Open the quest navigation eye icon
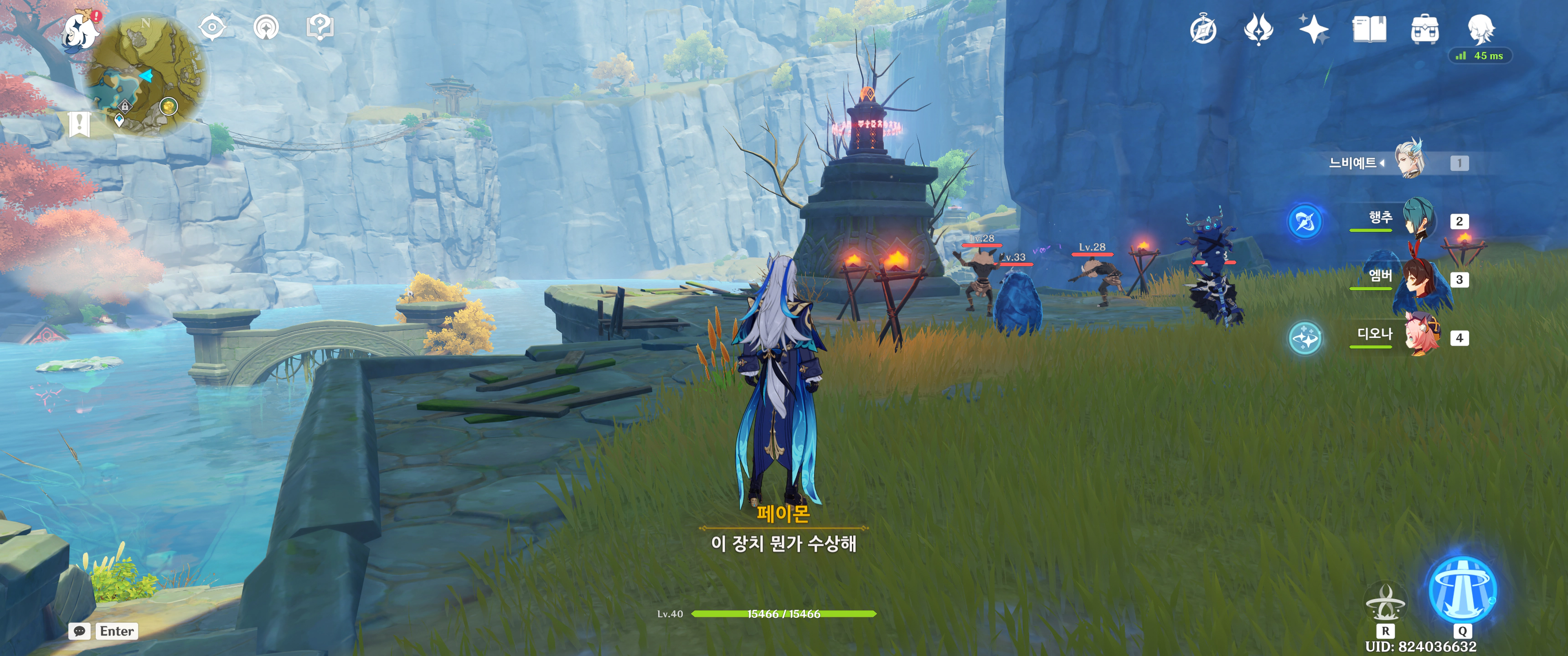Image resolution: width=1568 pixels, height=656 pixels. 212,27
